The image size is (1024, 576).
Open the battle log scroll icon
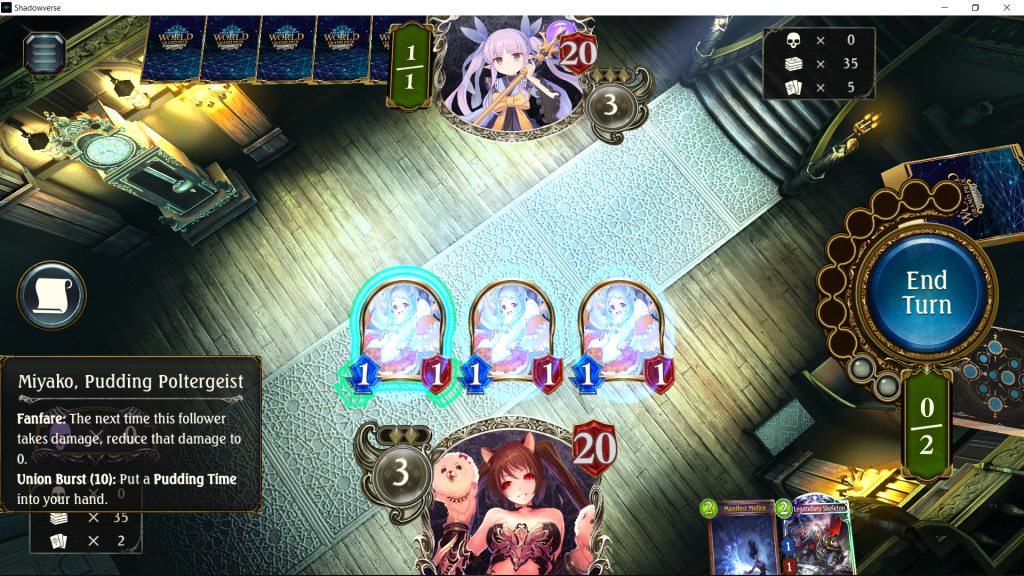coord(52,295)
